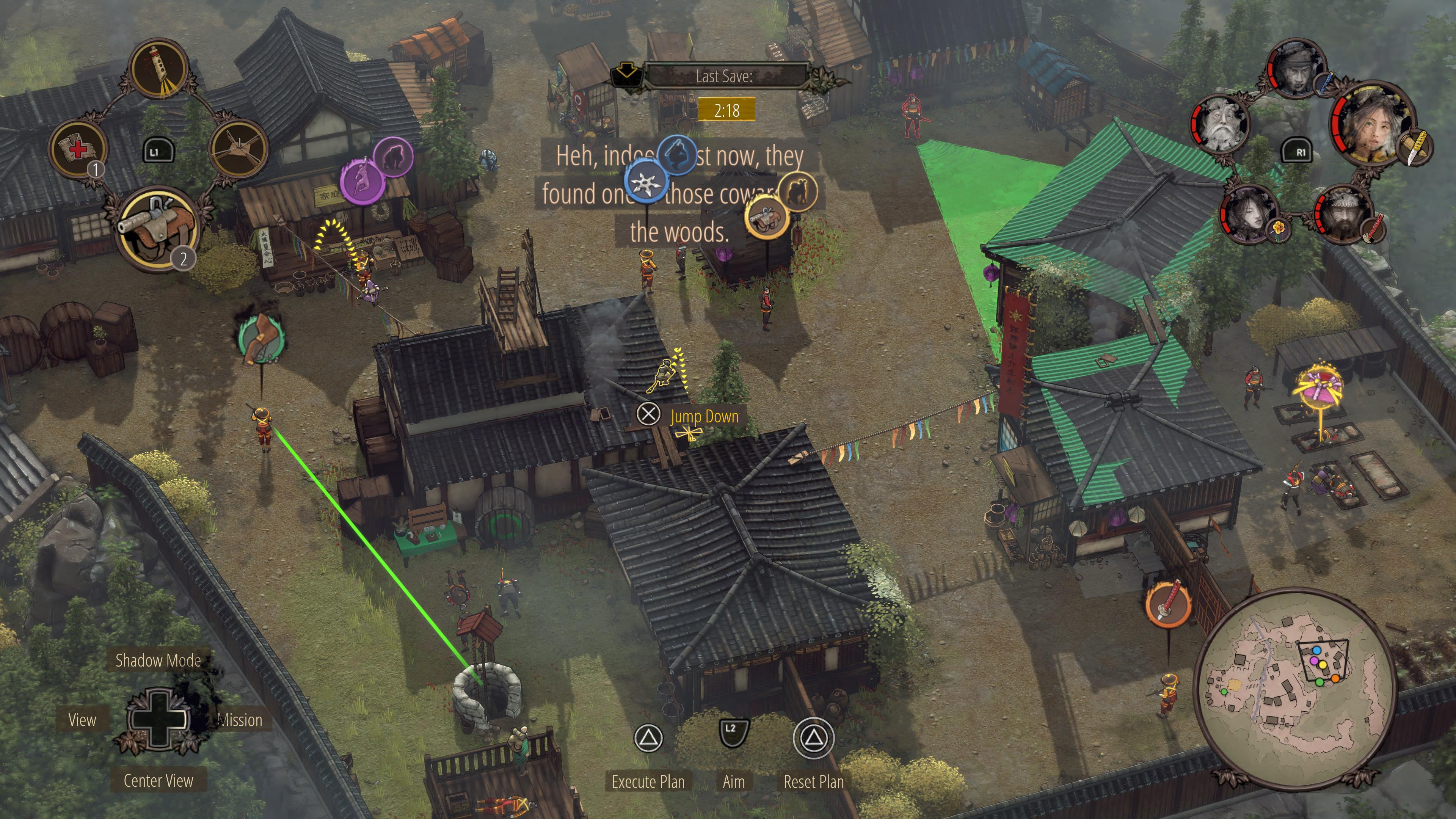Image resolution: width=1456 pixels, height=819 pixels.
Task: Click the Reset Plan label
Action: (x=813, y=782)
